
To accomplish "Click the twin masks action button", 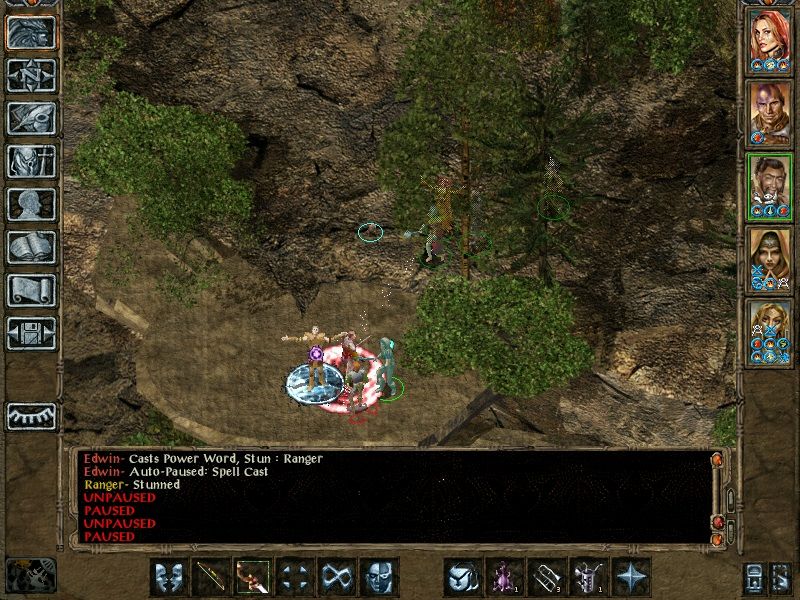I will [168, 576].
